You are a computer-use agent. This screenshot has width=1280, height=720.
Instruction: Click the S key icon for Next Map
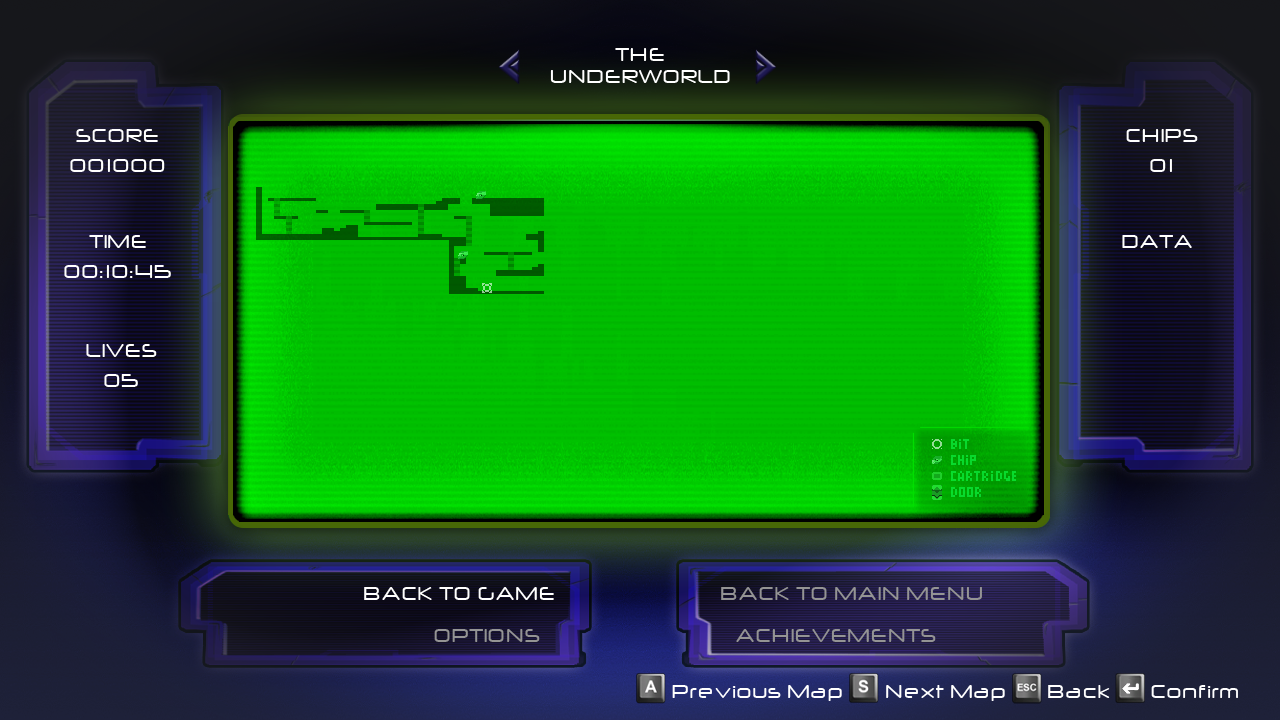864,687
